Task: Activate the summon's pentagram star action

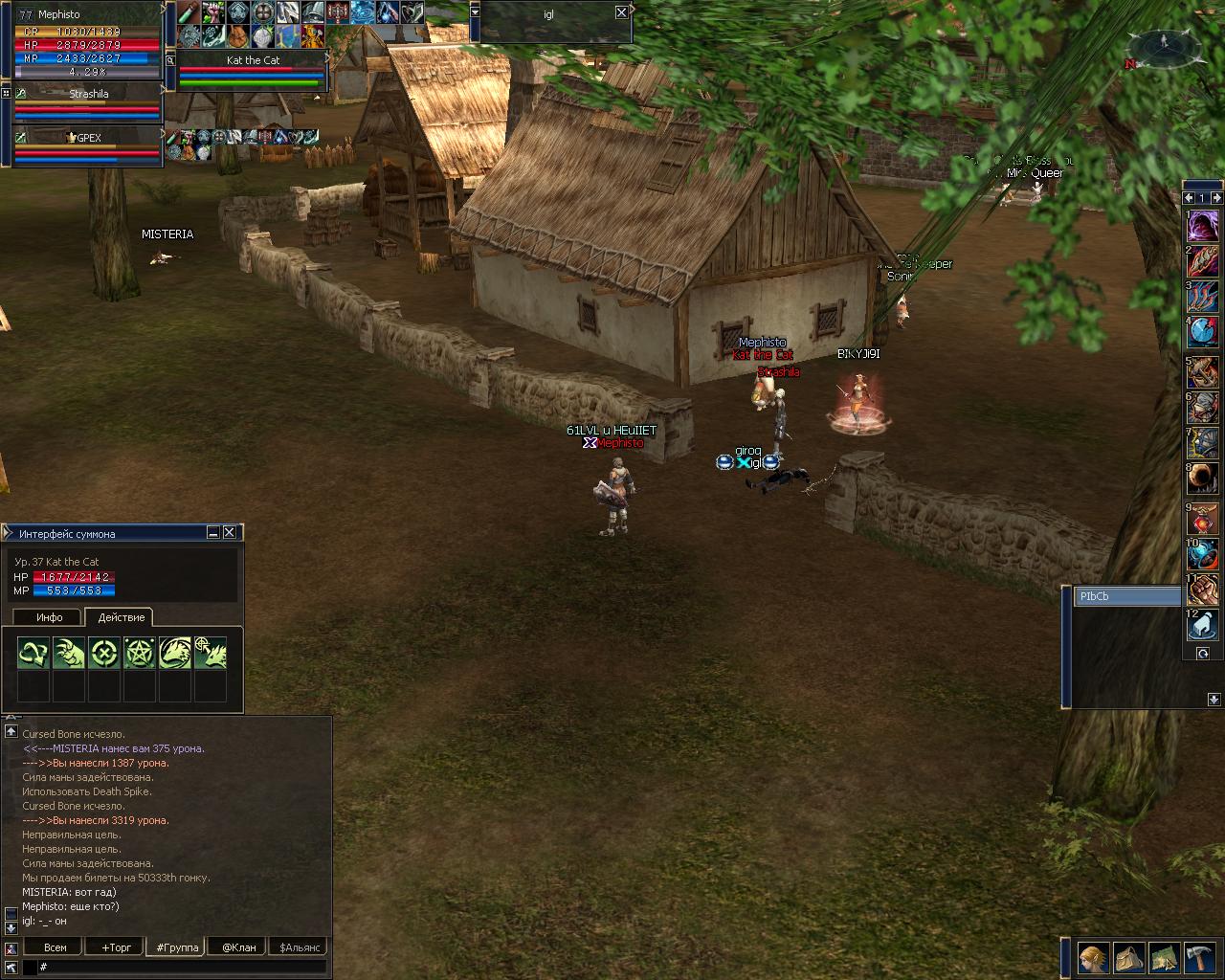Action: point(140,653)
